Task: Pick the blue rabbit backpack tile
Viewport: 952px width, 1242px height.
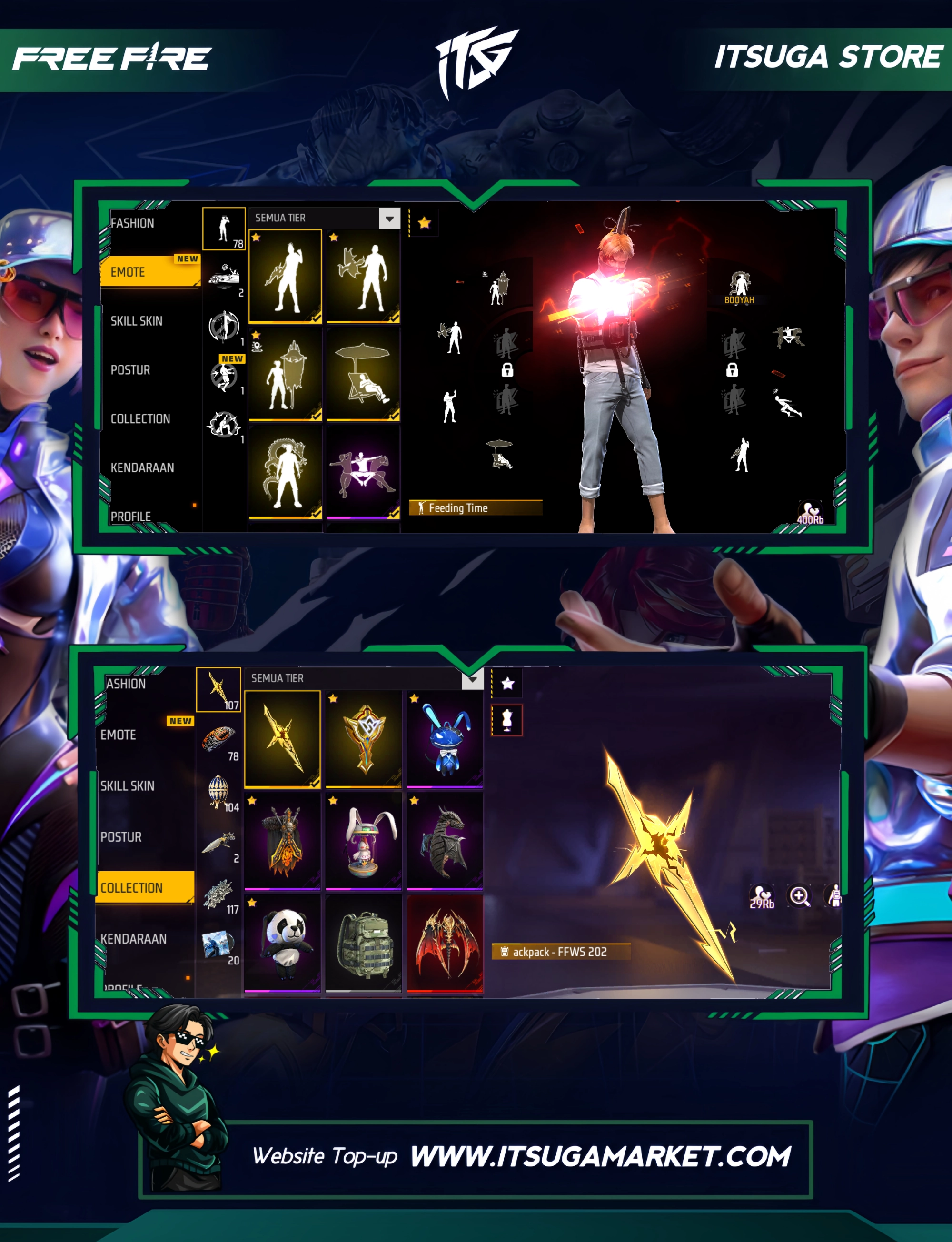Action: (x=445, y=739)
